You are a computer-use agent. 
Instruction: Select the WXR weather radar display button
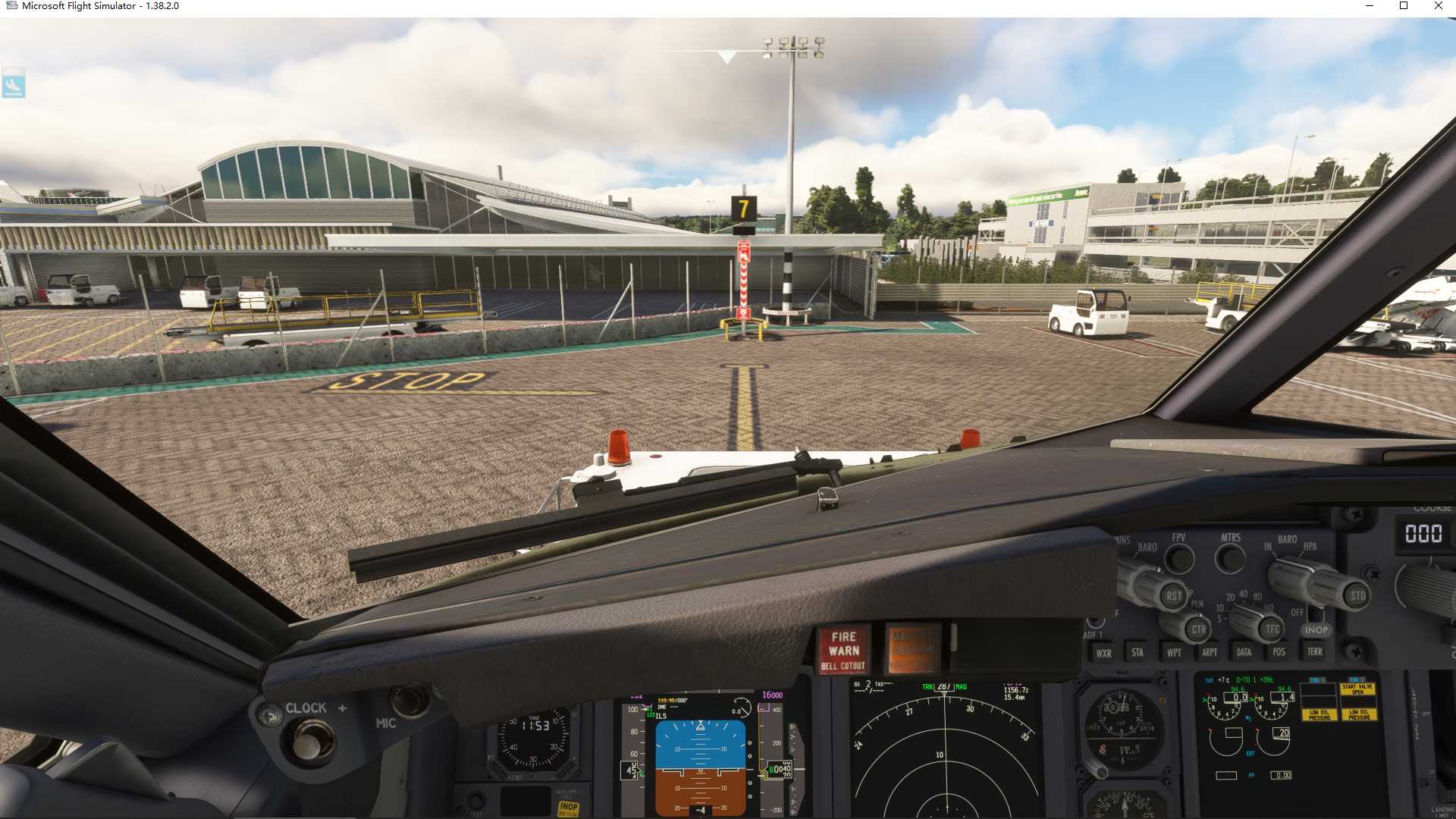(x=1104, y=652)
